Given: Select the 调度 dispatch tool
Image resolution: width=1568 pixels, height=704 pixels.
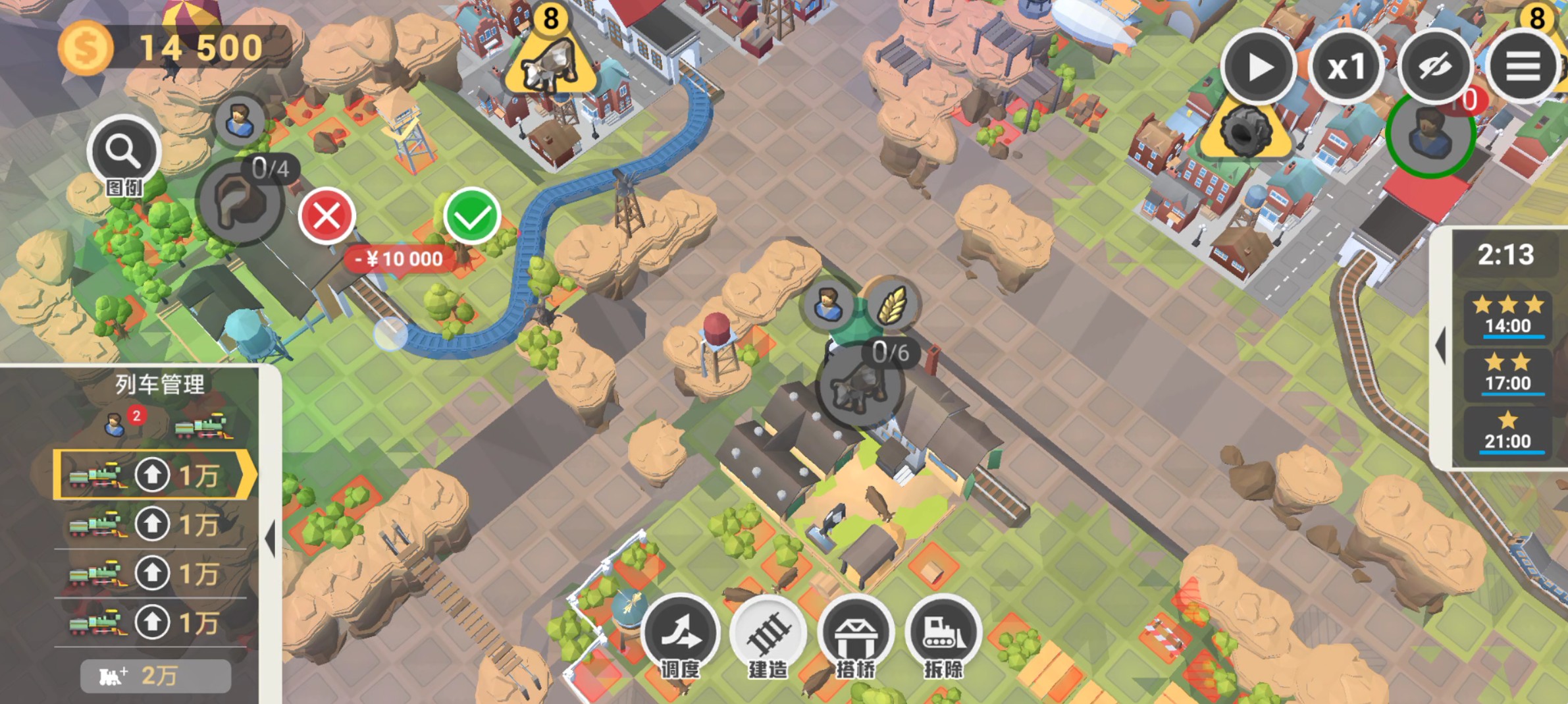Looking at the screenshot, I should (x=680, y=635).
